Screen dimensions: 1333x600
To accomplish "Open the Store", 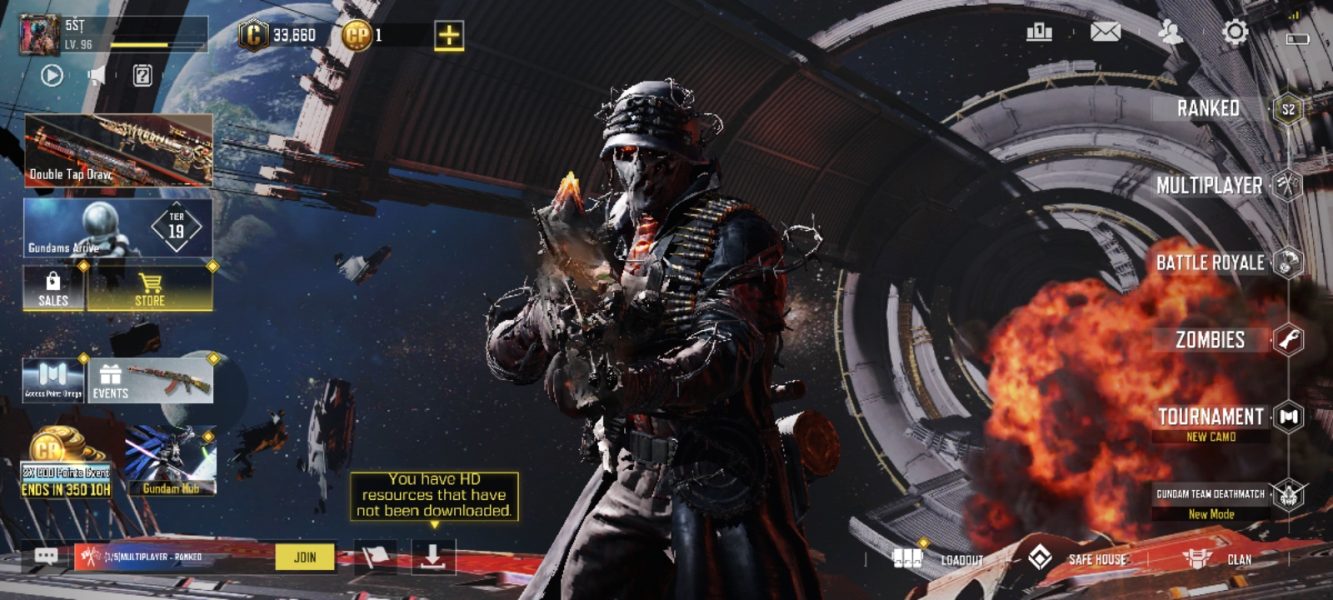I will click(x=150, y=288).
